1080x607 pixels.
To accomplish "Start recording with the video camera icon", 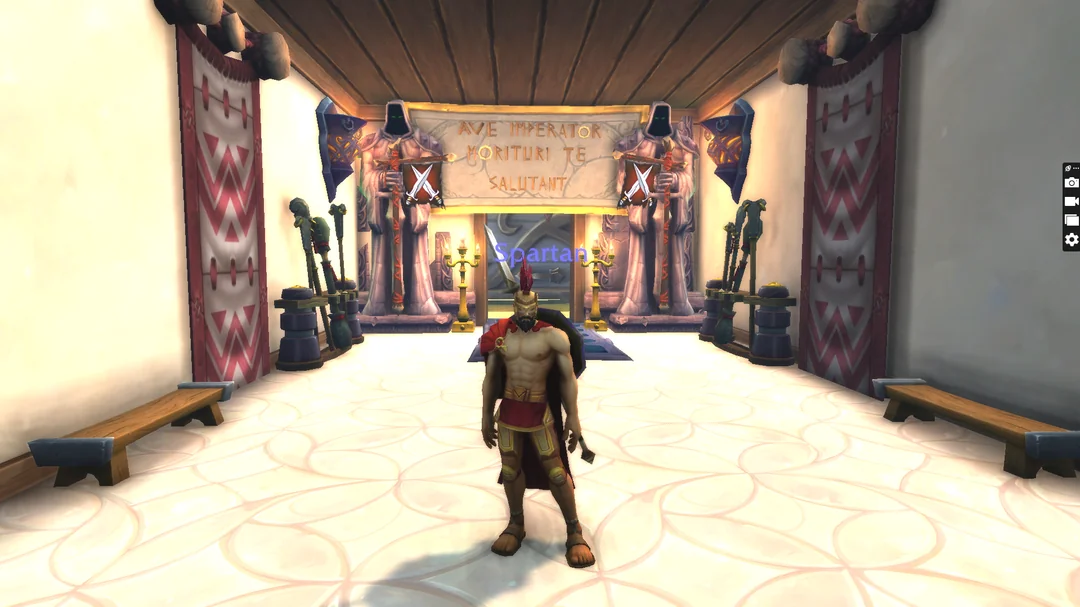I will tap(1071, 201).
